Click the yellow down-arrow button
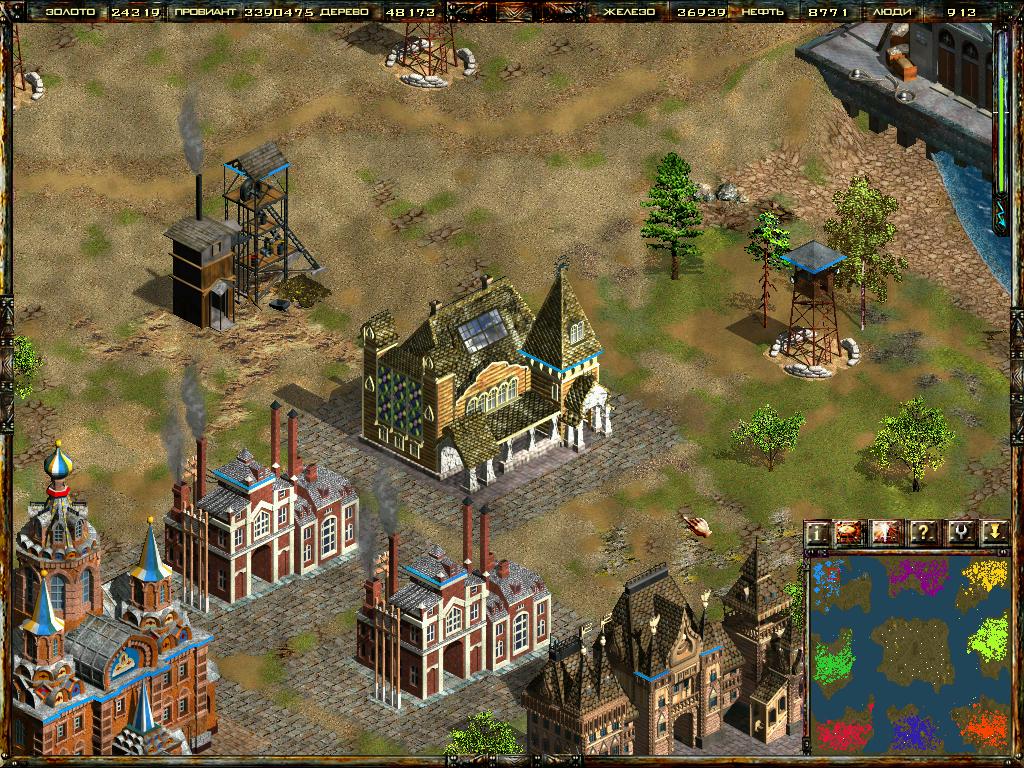The height and width of the screenshot is (768, 1024). [992, 533]
